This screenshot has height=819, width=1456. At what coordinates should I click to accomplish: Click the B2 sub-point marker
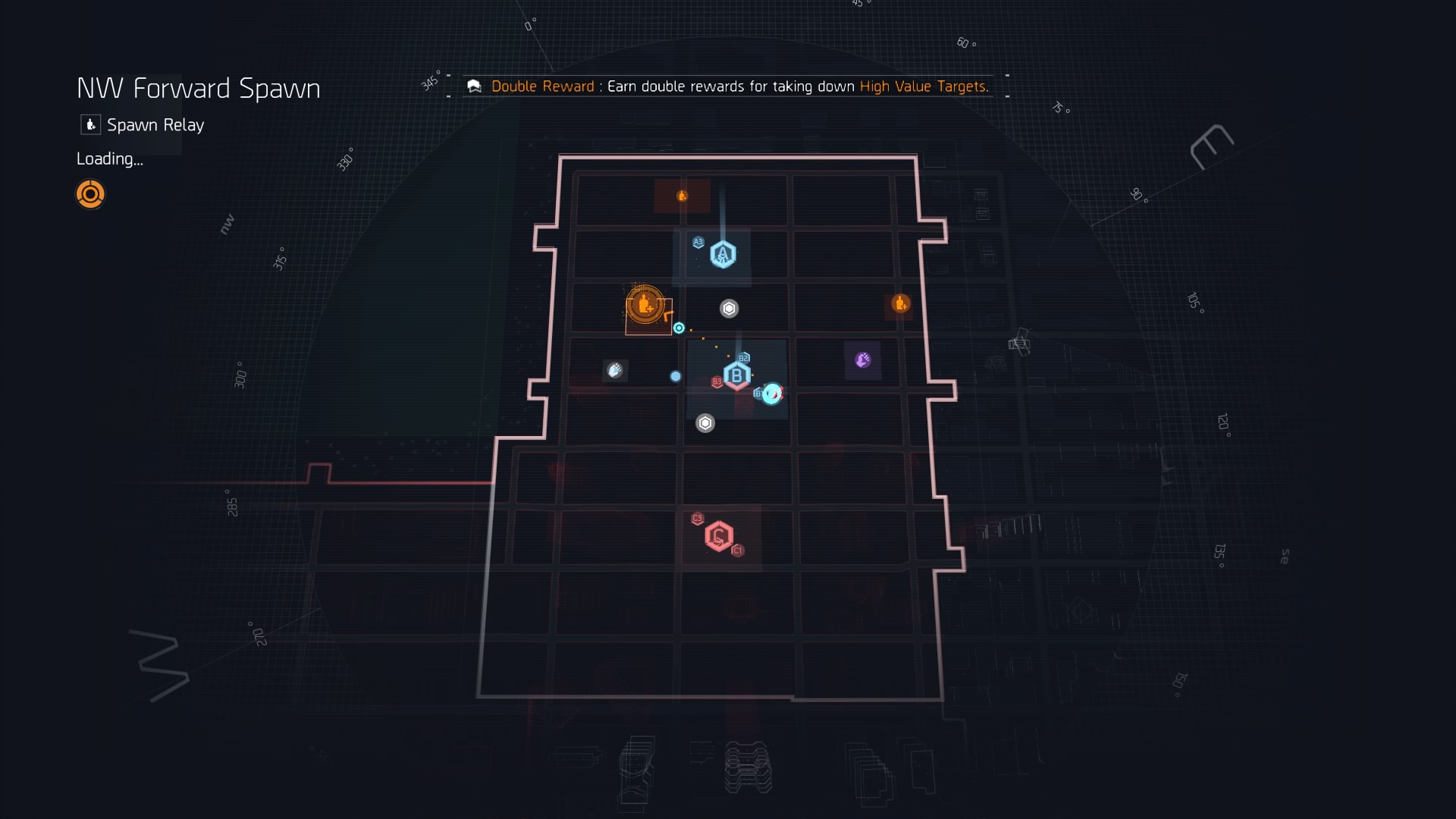[x=744, y=358]
